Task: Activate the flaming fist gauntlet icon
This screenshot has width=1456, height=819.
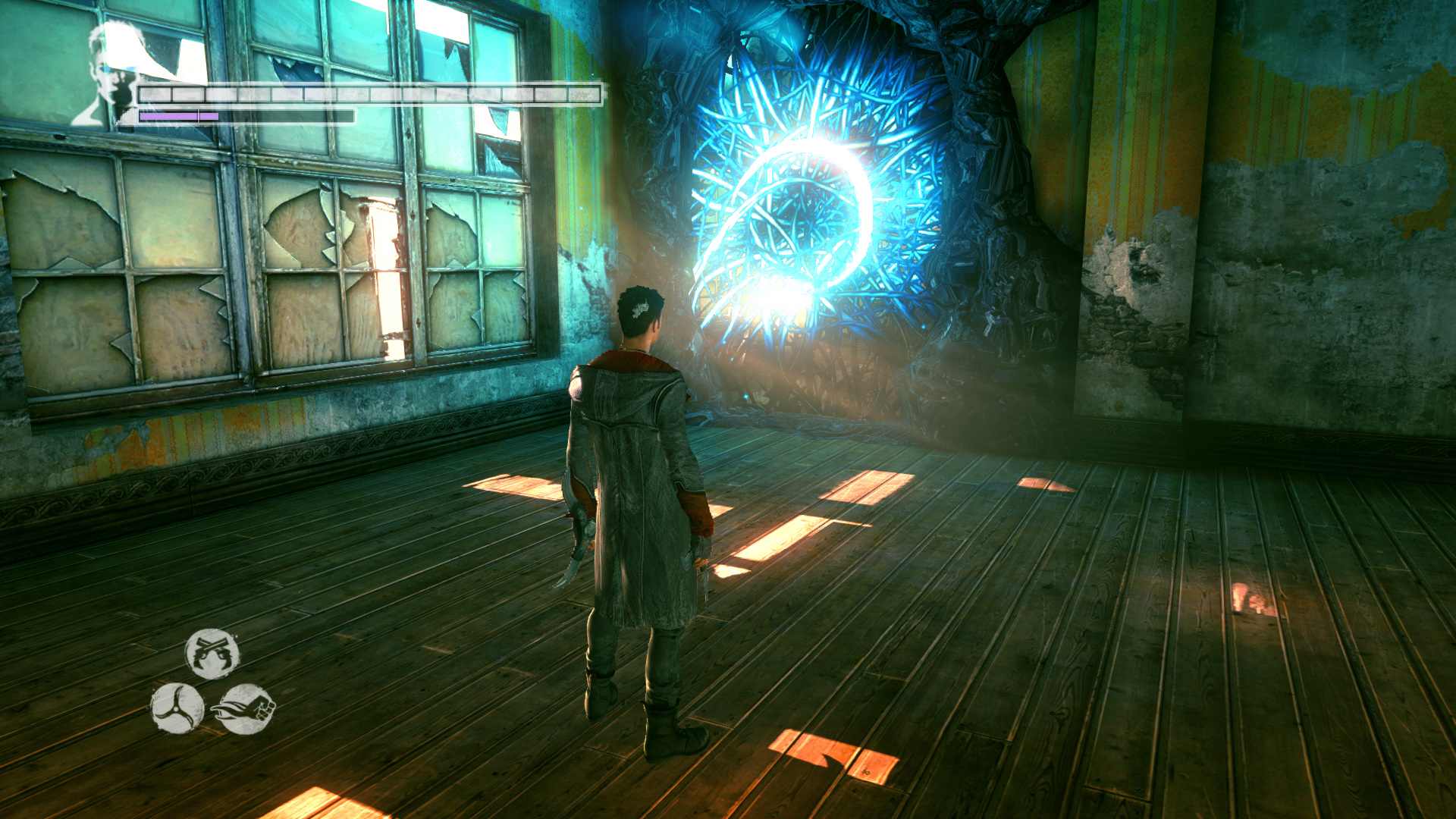Action: pos(247,709)
